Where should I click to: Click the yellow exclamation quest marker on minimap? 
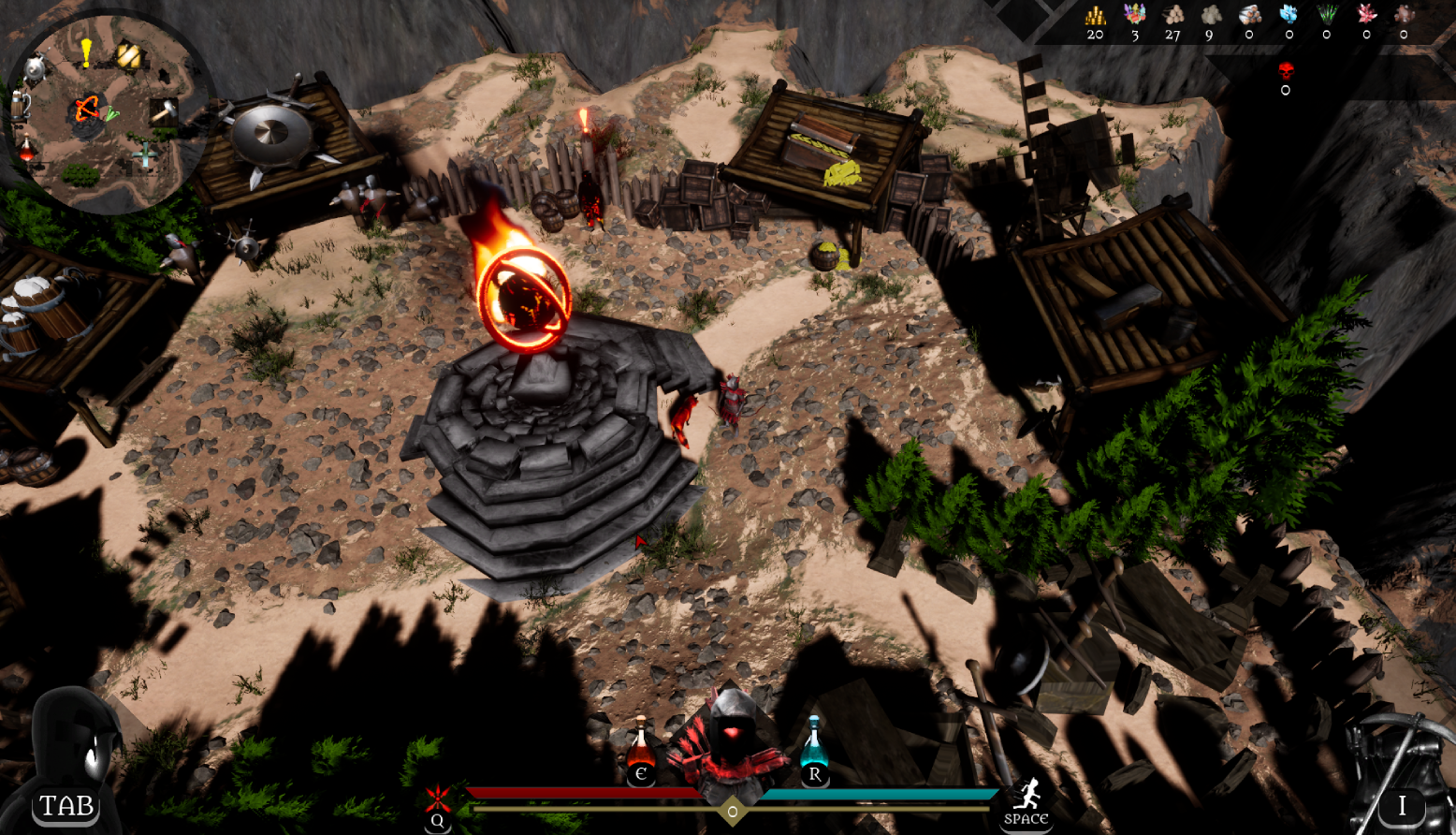pyautogui.click(x=86, y=52)
